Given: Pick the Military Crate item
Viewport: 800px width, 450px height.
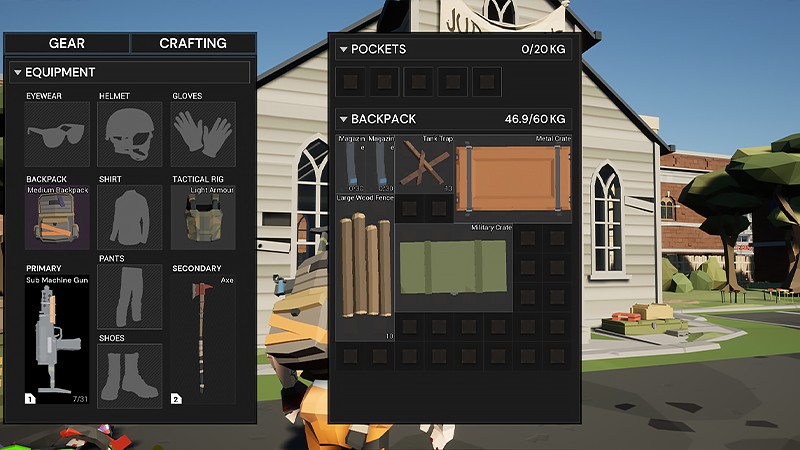Looking at the screenshot, I should pos(454,267).
